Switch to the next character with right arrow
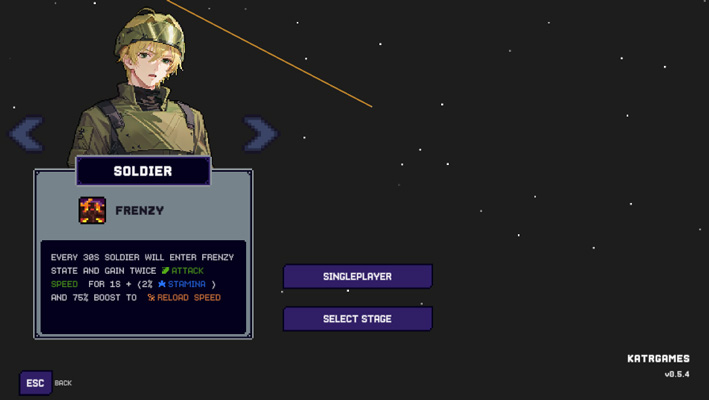709x400 pixels. (260, 133)
